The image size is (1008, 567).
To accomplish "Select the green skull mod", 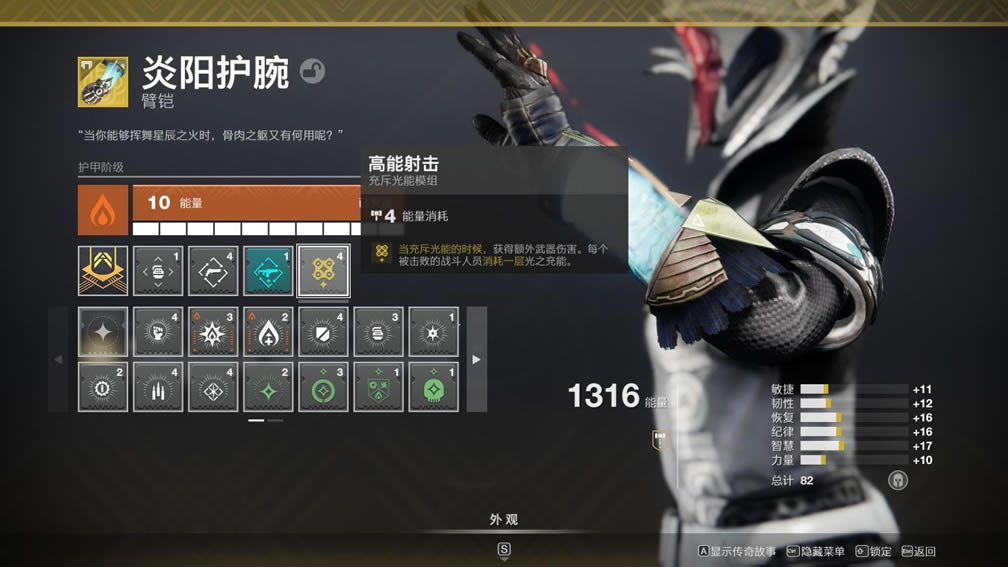I will [x=433, y=387].
